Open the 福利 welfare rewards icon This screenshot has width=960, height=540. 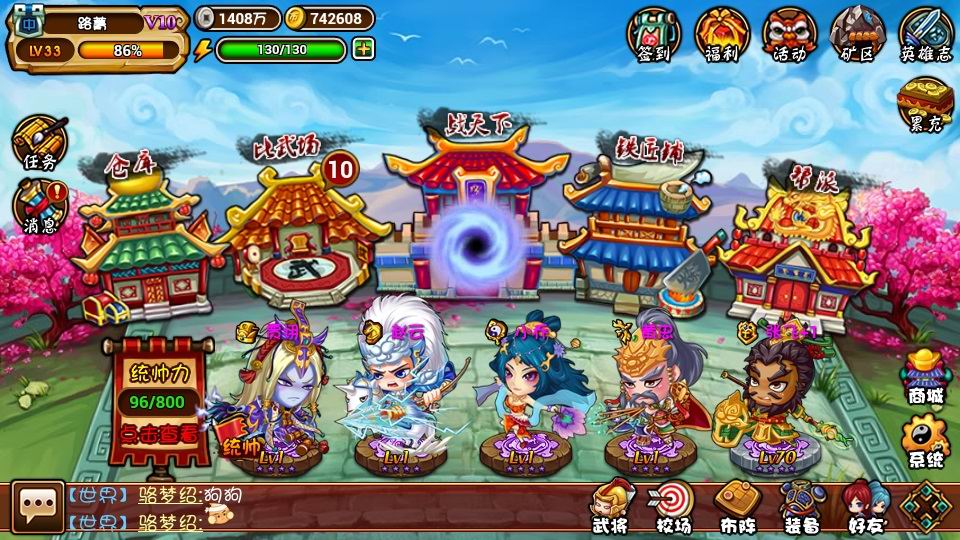tap(721, 34)
